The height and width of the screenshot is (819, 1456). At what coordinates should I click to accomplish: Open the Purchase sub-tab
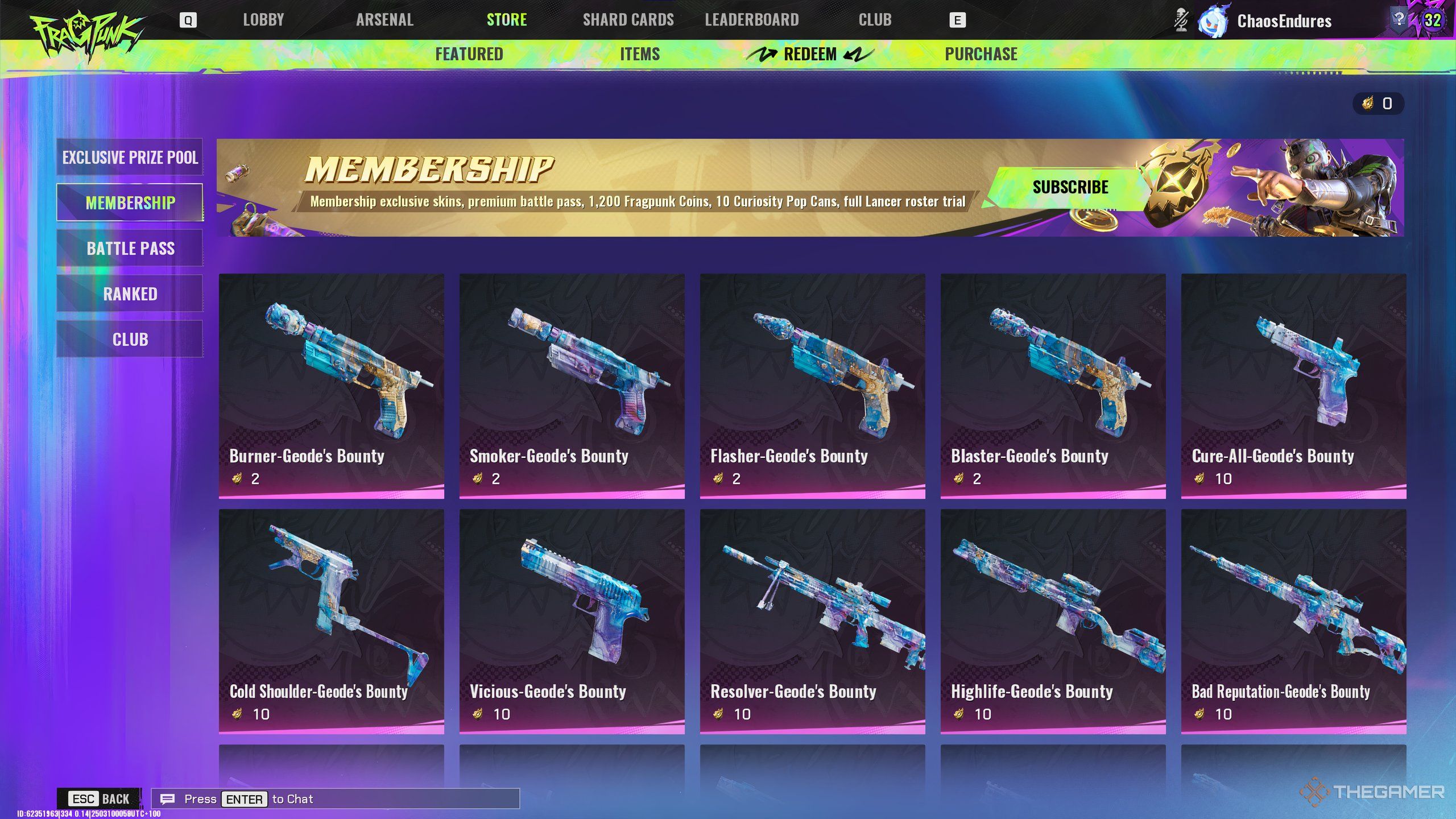tap(981, 54)
